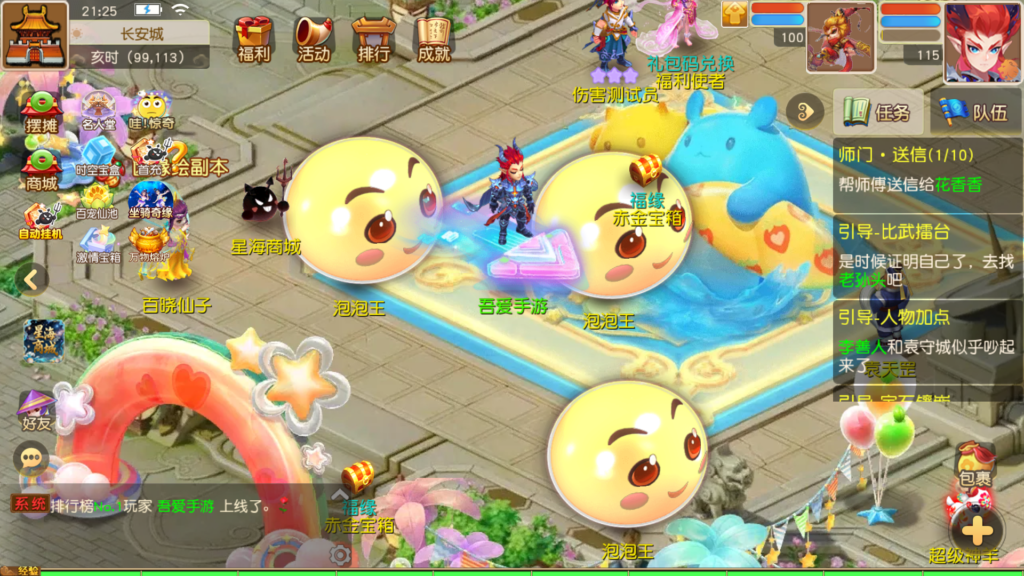Open the 商城 shop icon
This screenshot has width=1024, height=576.
coord(42,168)
